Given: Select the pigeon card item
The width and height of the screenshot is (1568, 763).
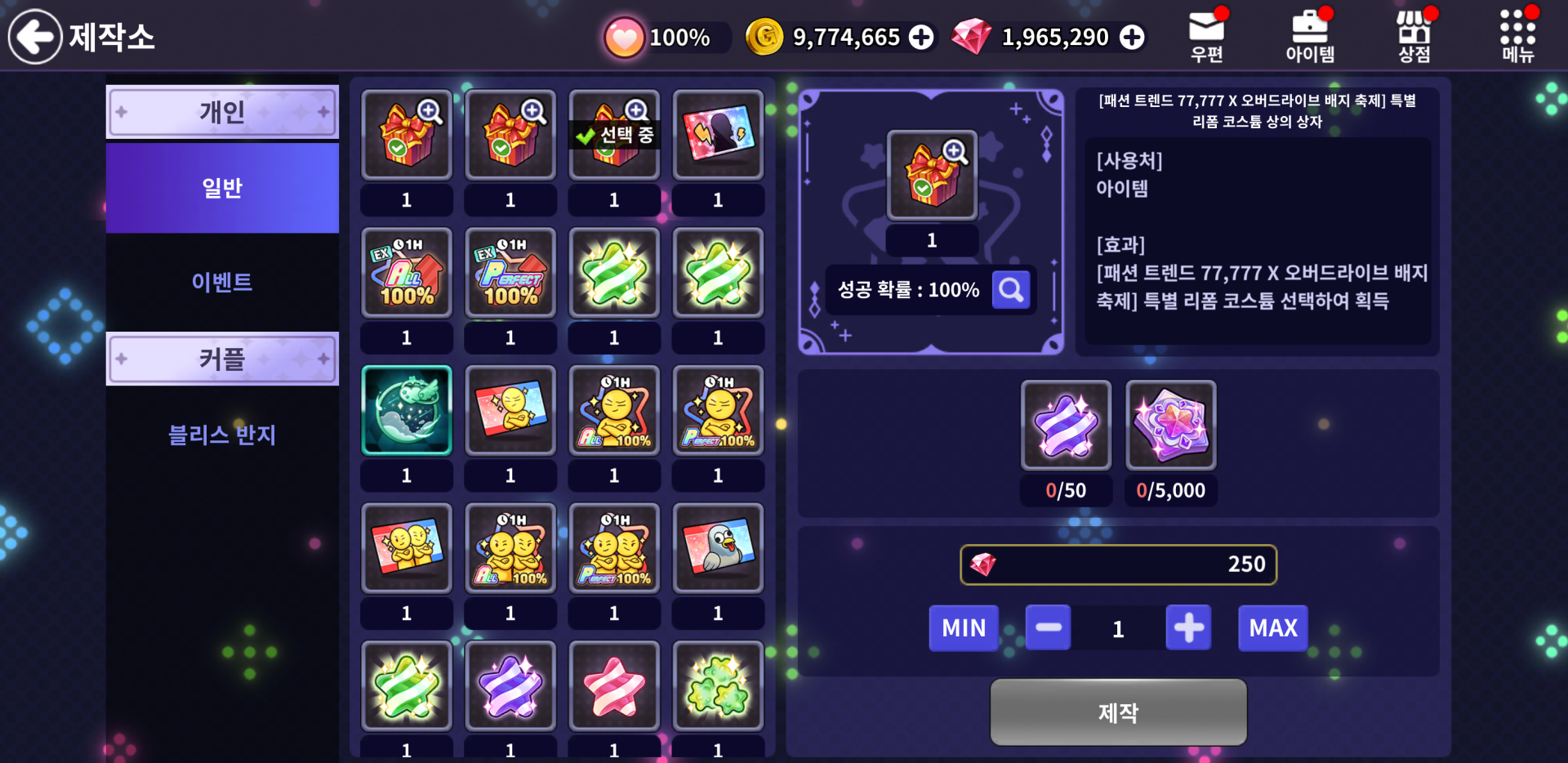Looking at the screenshot, I should pyautogui.click(x=718, y=547).
